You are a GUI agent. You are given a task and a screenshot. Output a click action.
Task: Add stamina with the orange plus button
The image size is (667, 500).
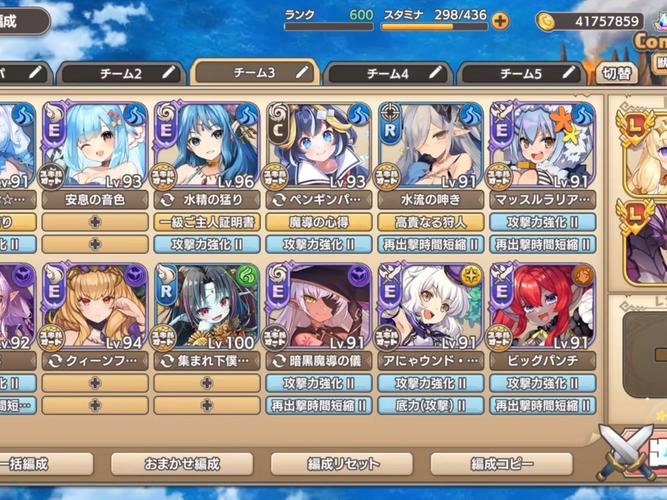point(500,21)
